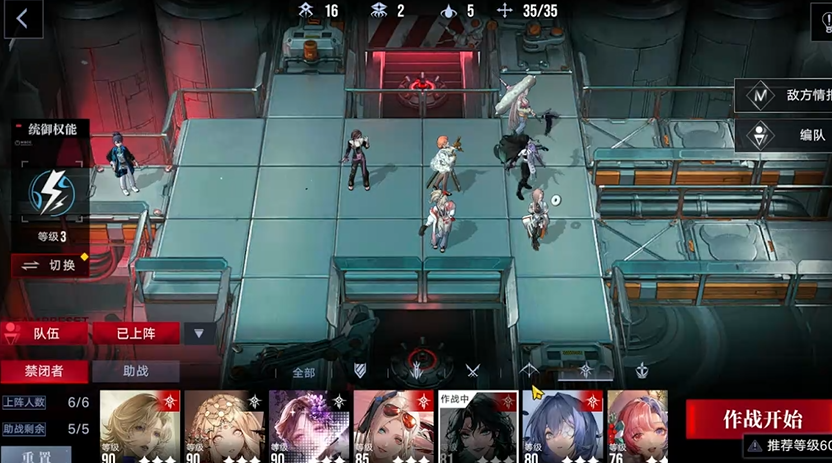Pick the blue-haired level 80 character card

coord(561,427)
